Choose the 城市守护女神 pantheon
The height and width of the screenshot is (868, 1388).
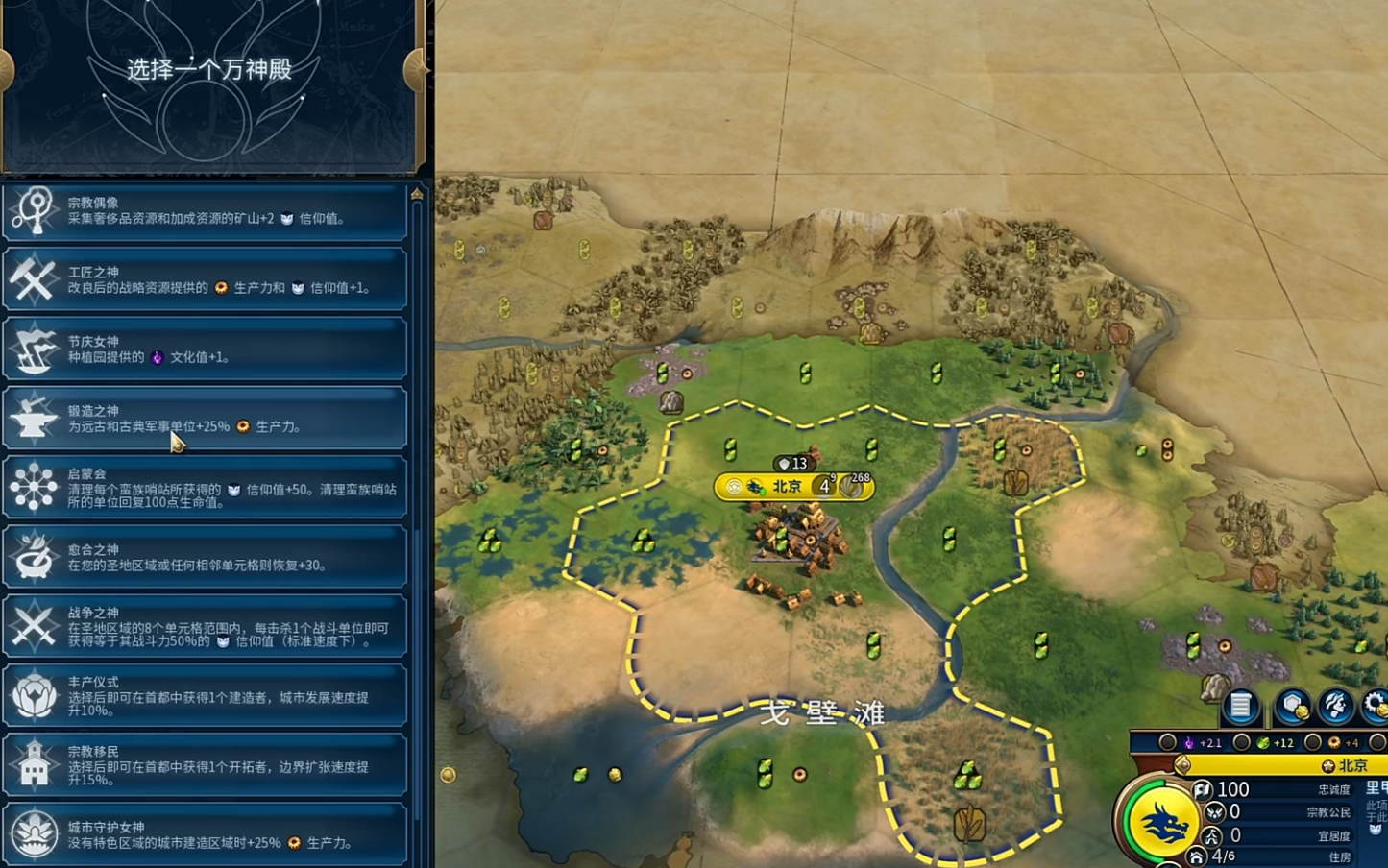click(206, 833)
